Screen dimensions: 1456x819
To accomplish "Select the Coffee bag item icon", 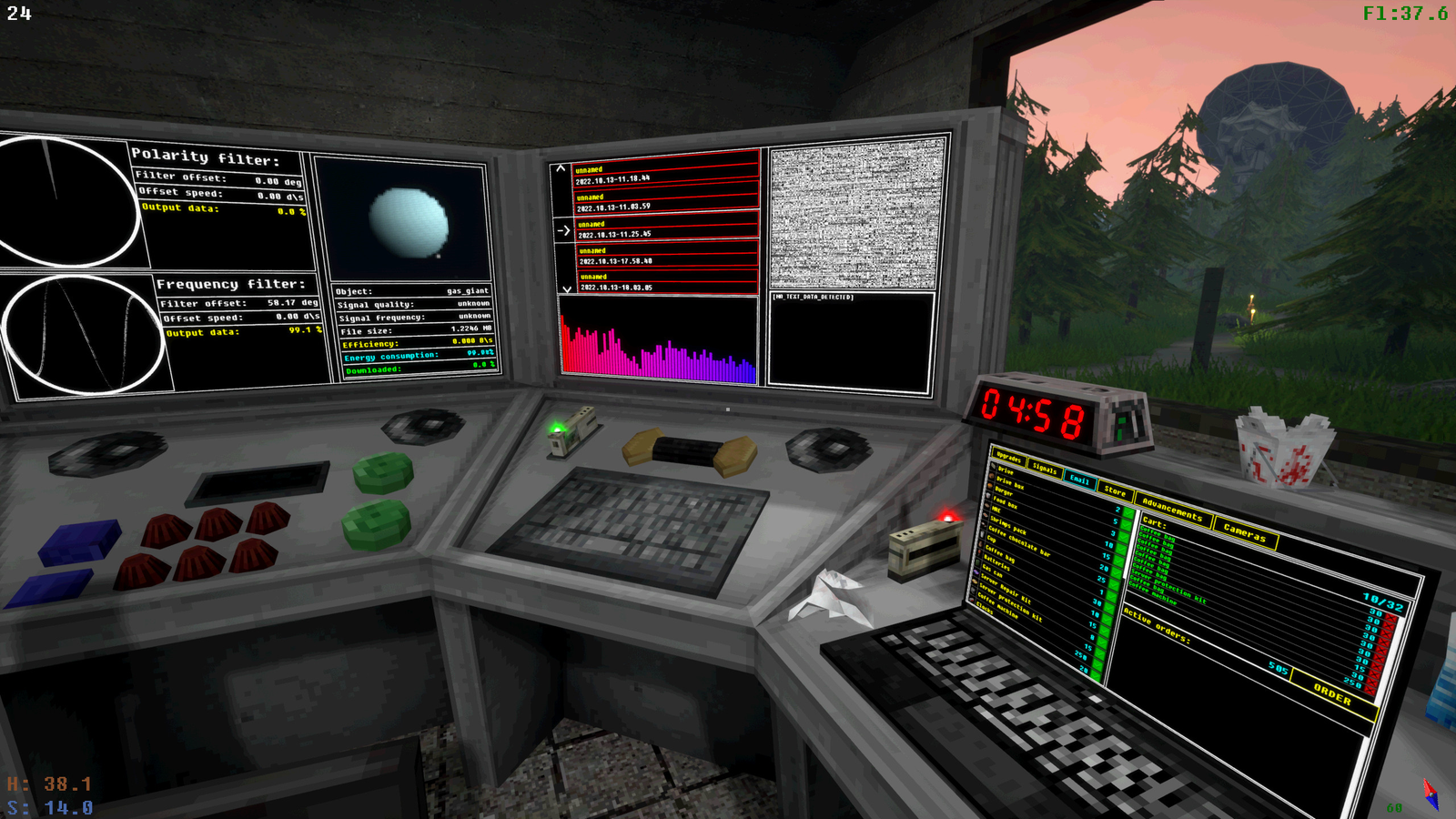I will [x=979, y=551].
